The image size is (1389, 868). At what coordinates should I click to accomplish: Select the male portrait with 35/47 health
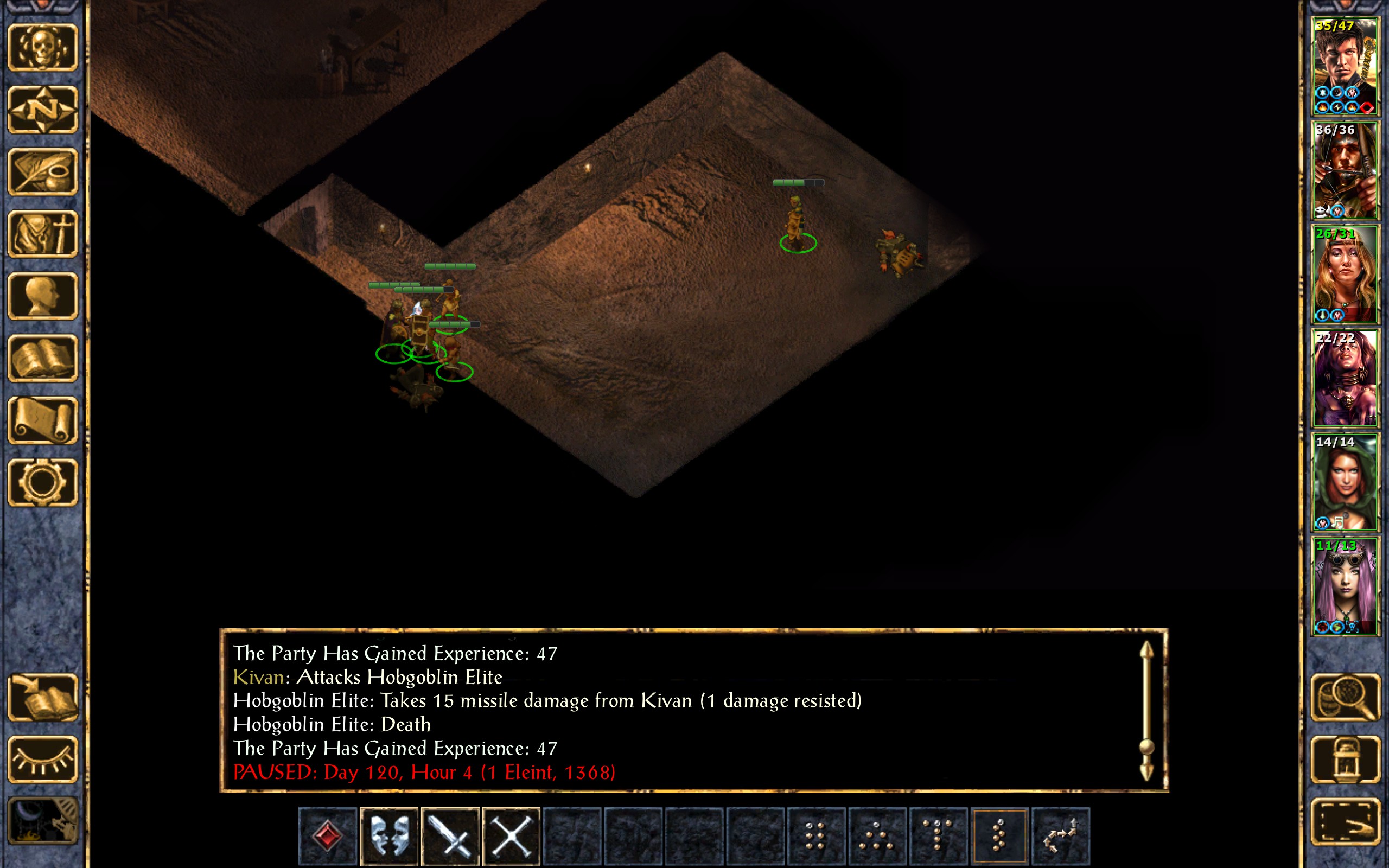click(x=1344, y=67)
